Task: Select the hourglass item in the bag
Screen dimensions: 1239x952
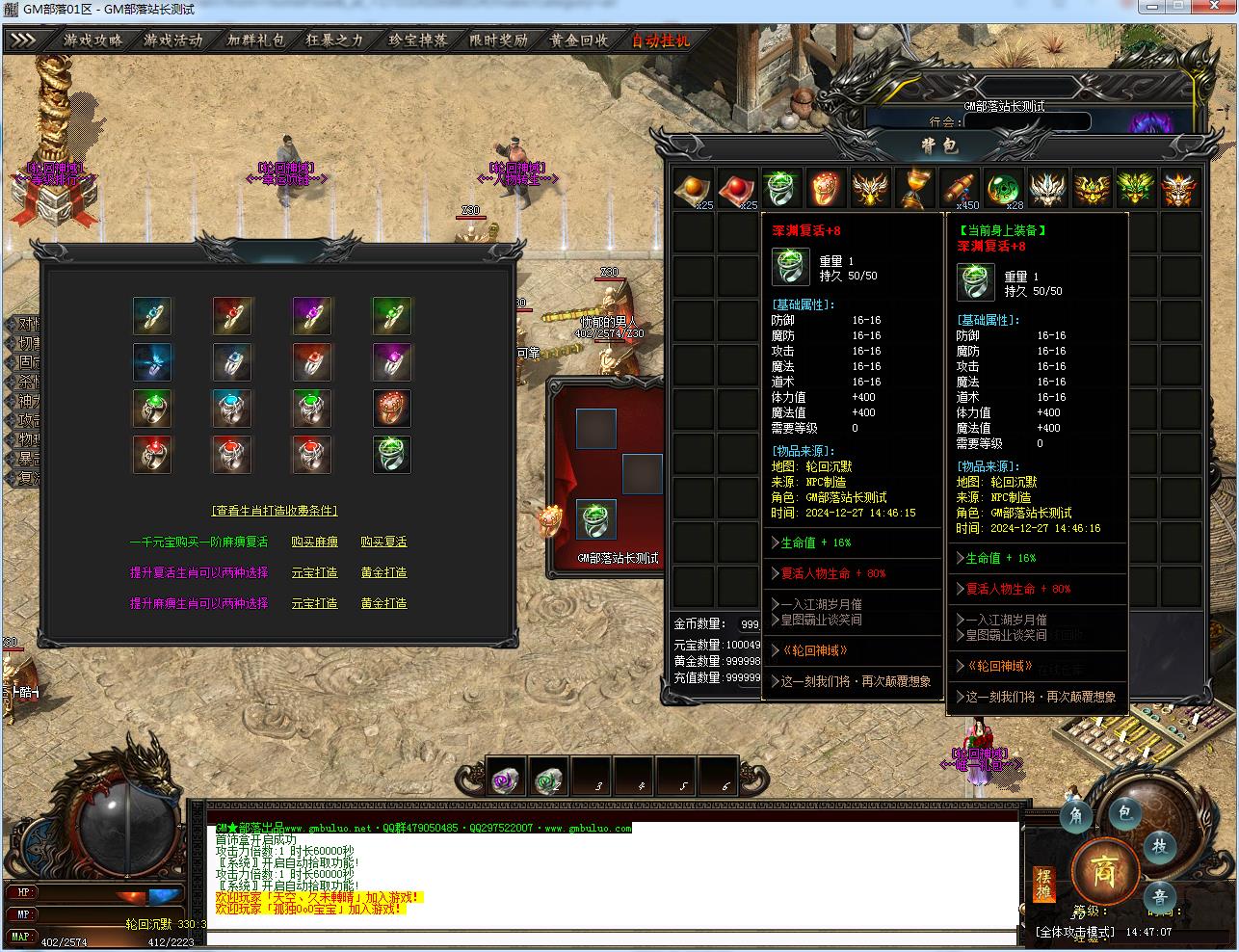Action: pos(913,188)
